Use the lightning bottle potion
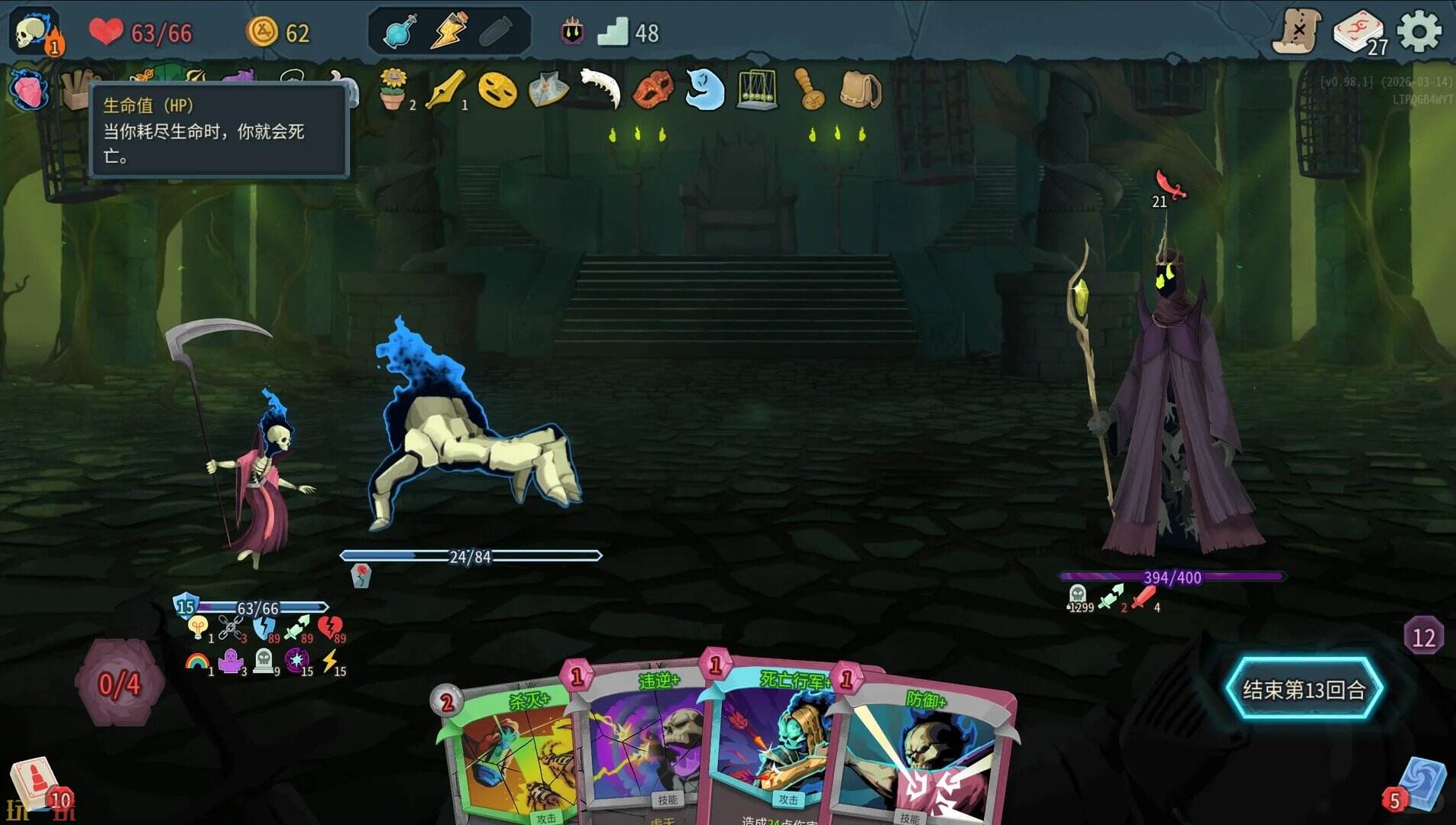This screenshot has width=1456, height=825. (x=448, y=33)
